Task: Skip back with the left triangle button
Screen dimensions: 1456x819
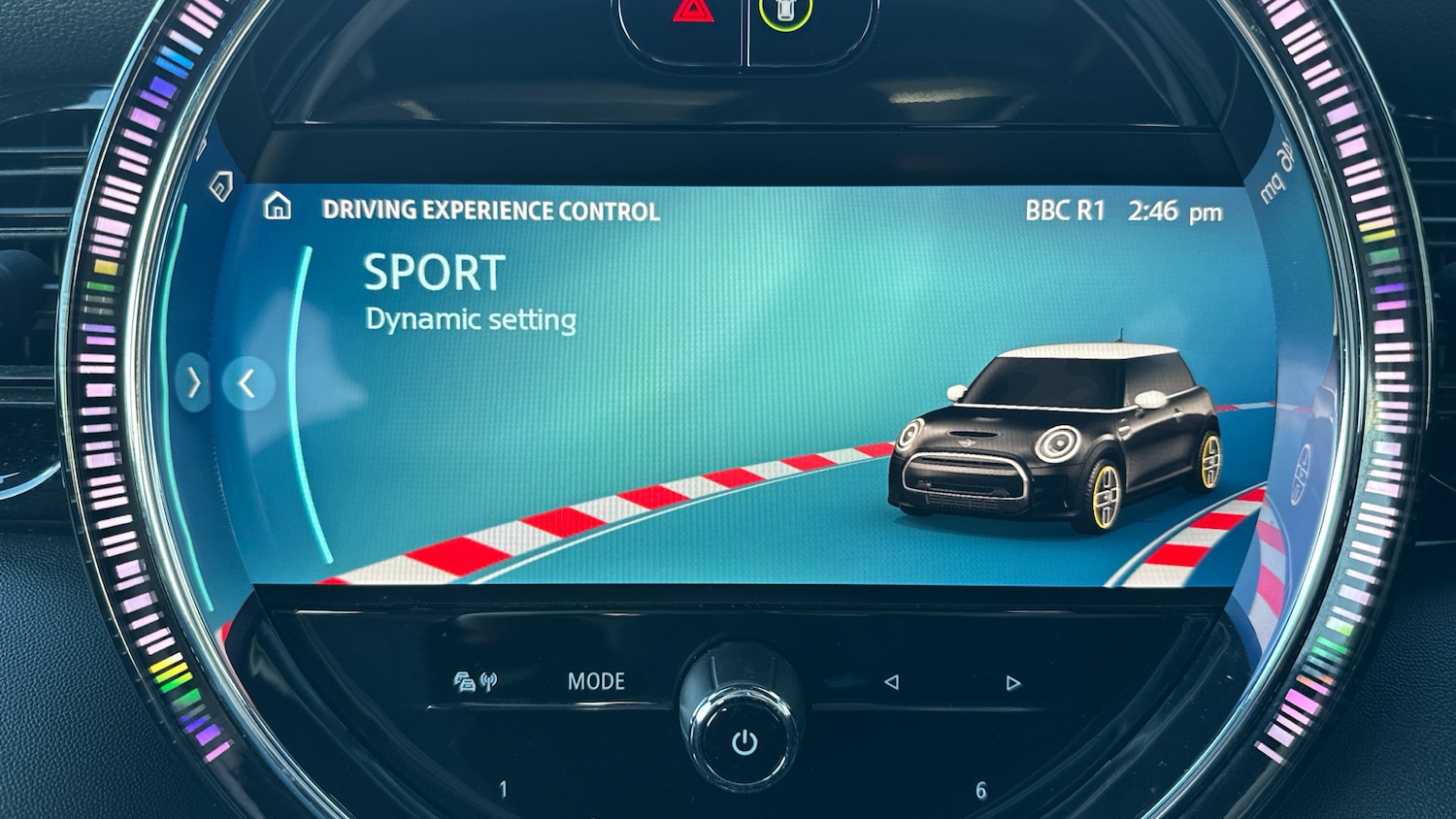Action: 891,682
